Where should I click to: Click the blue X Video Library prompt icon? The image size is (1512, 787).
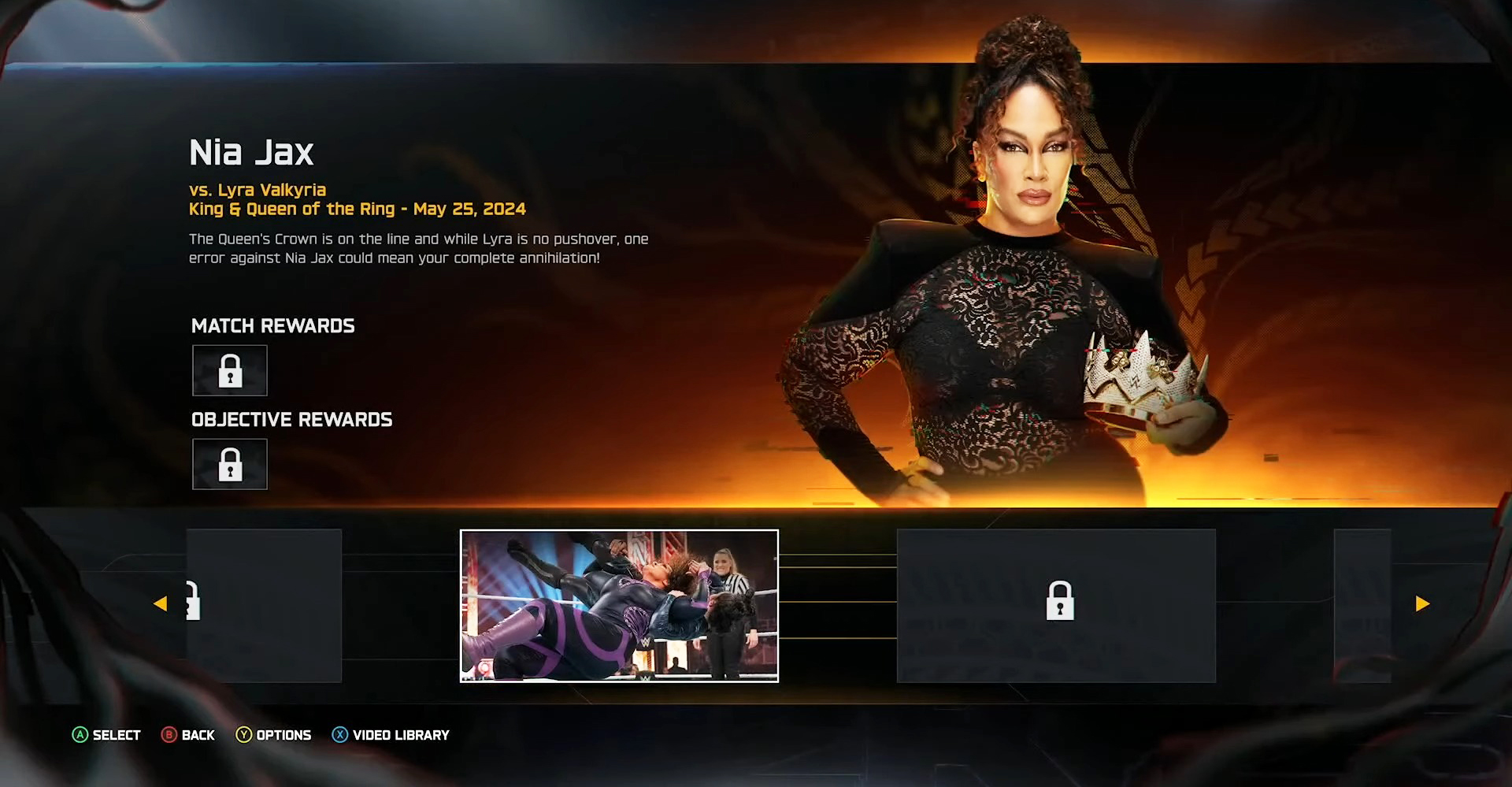(339, 735)
